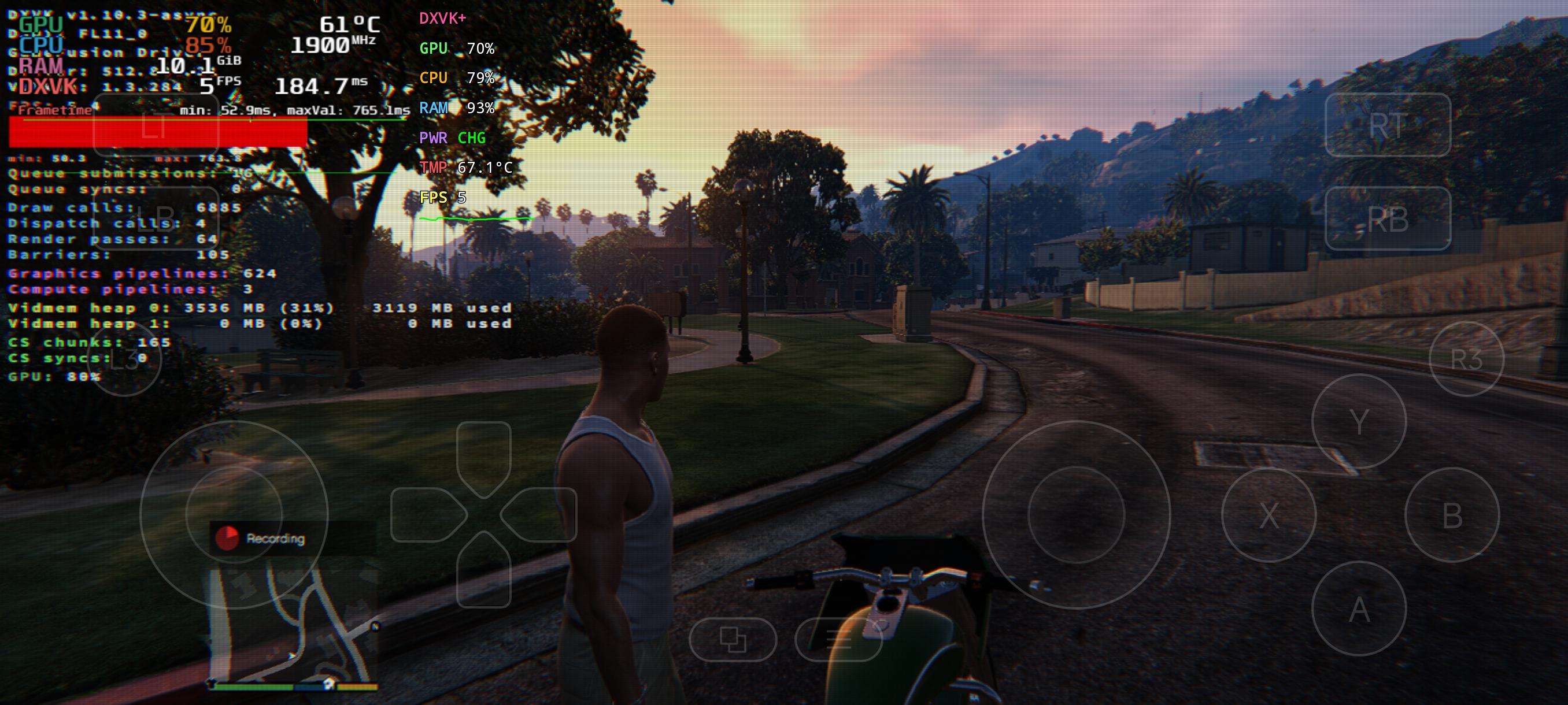The image size is (1568, 705).
Task: Click the R3 stick button
Action: 1466,359
